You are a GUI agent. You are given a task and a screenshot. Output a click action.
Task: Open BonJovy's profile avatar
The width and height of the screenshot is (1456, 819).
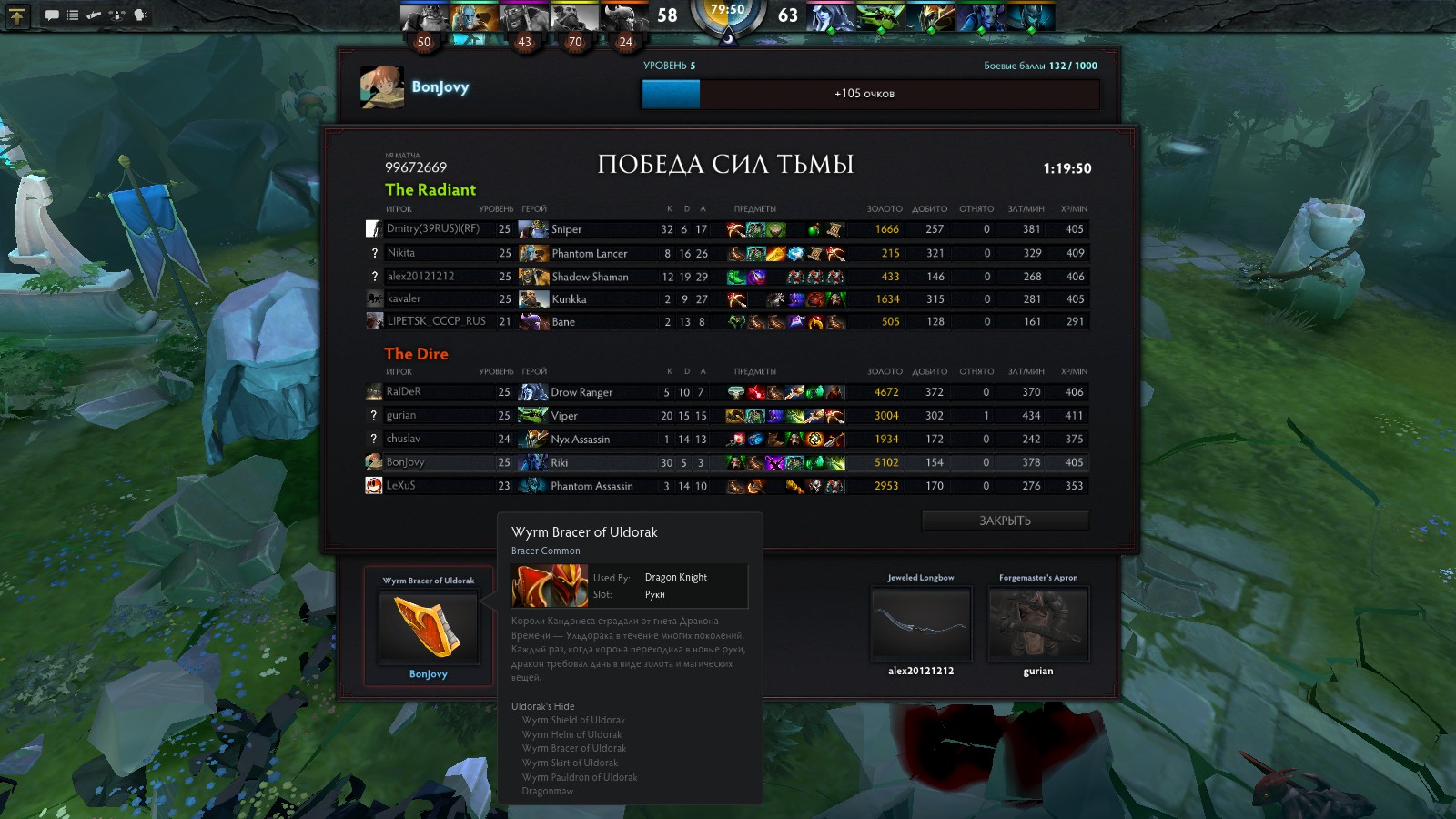tap(382, 87)
